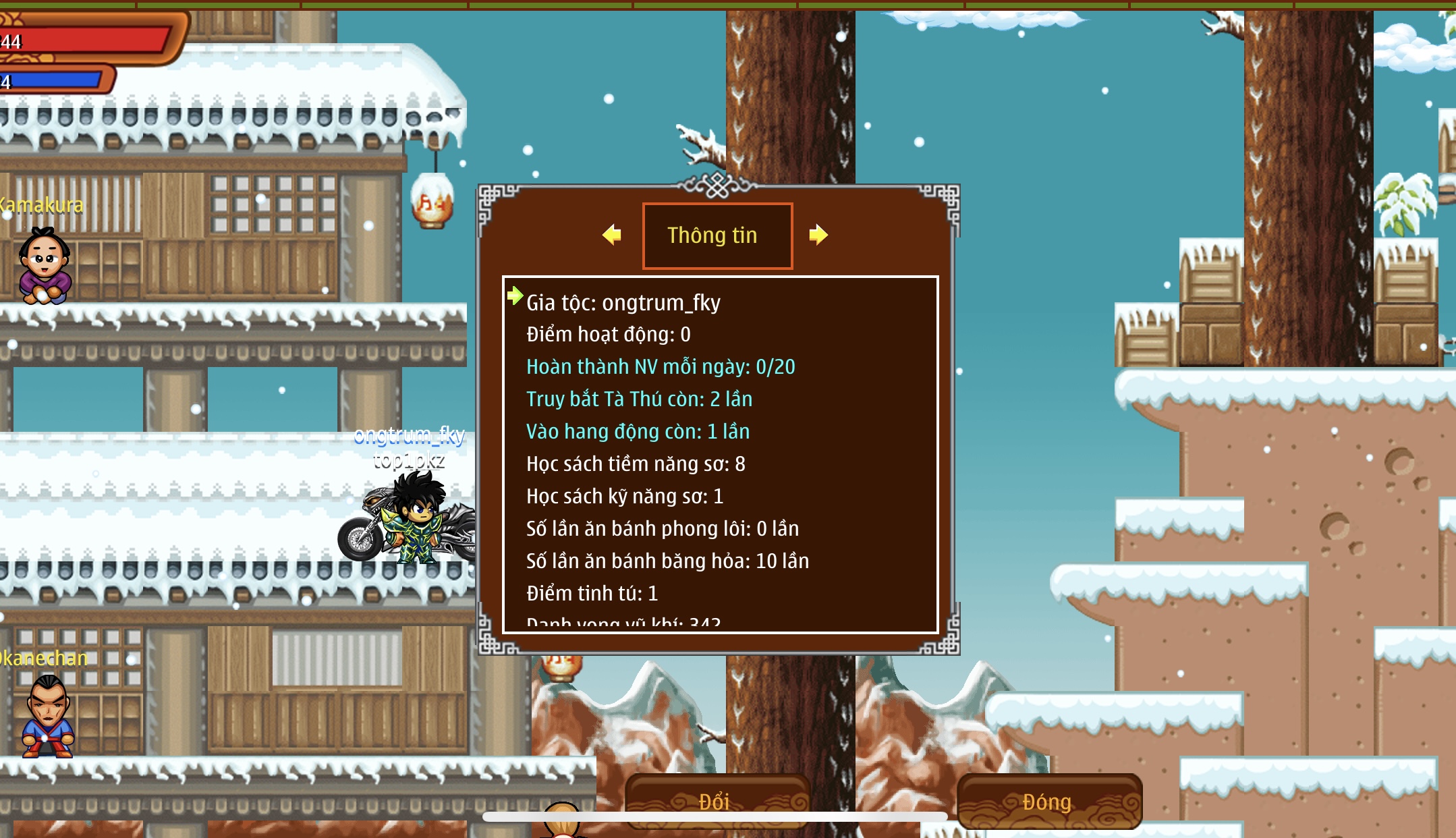1456x838 pixels.
Task: Select the Gia tộc: ongtrum_fky row
Action: tap(623, 303)
